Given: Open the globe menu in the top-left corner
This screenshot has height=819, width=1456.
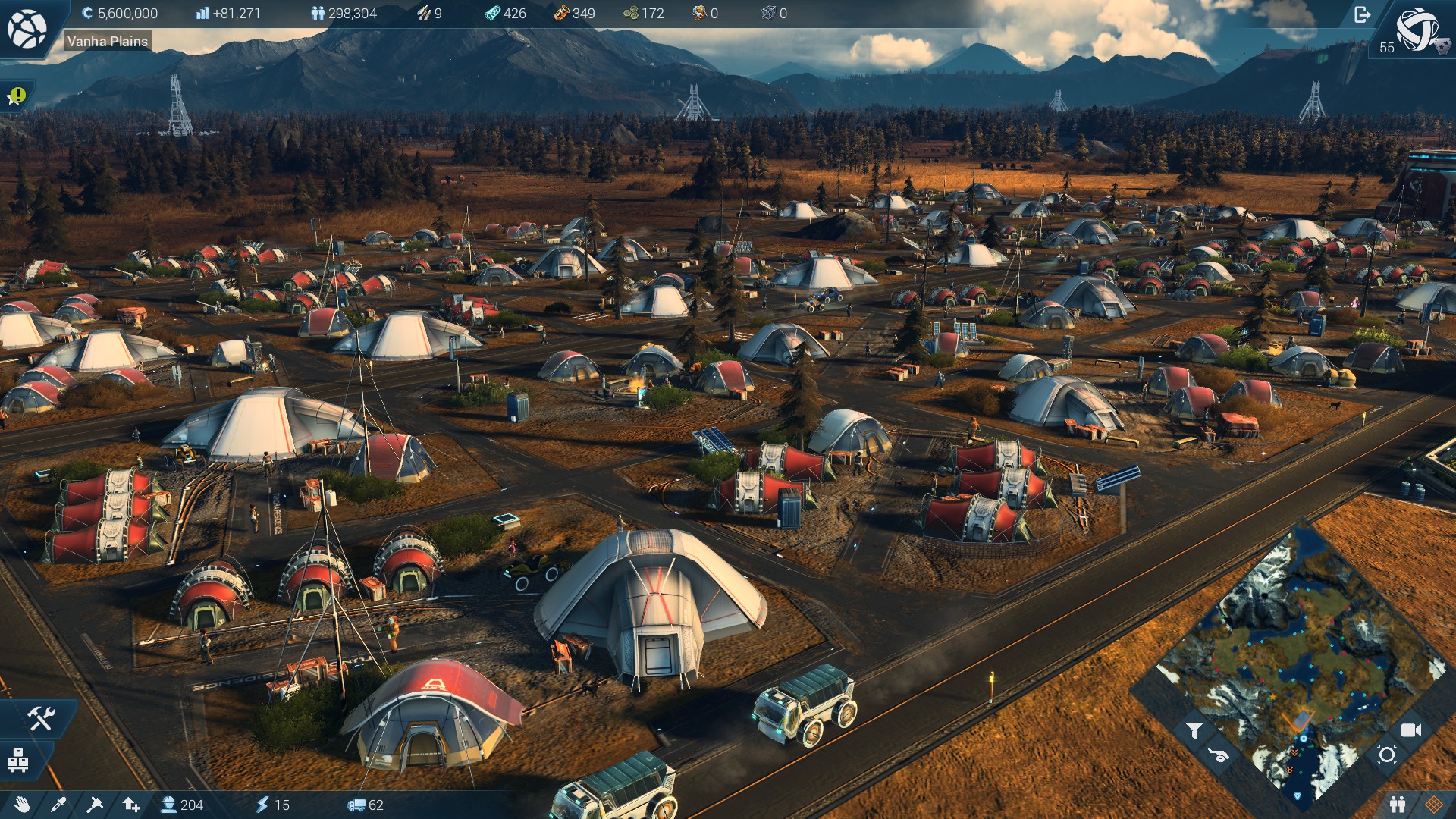Looking at the screenshot, I should (27, 29).
